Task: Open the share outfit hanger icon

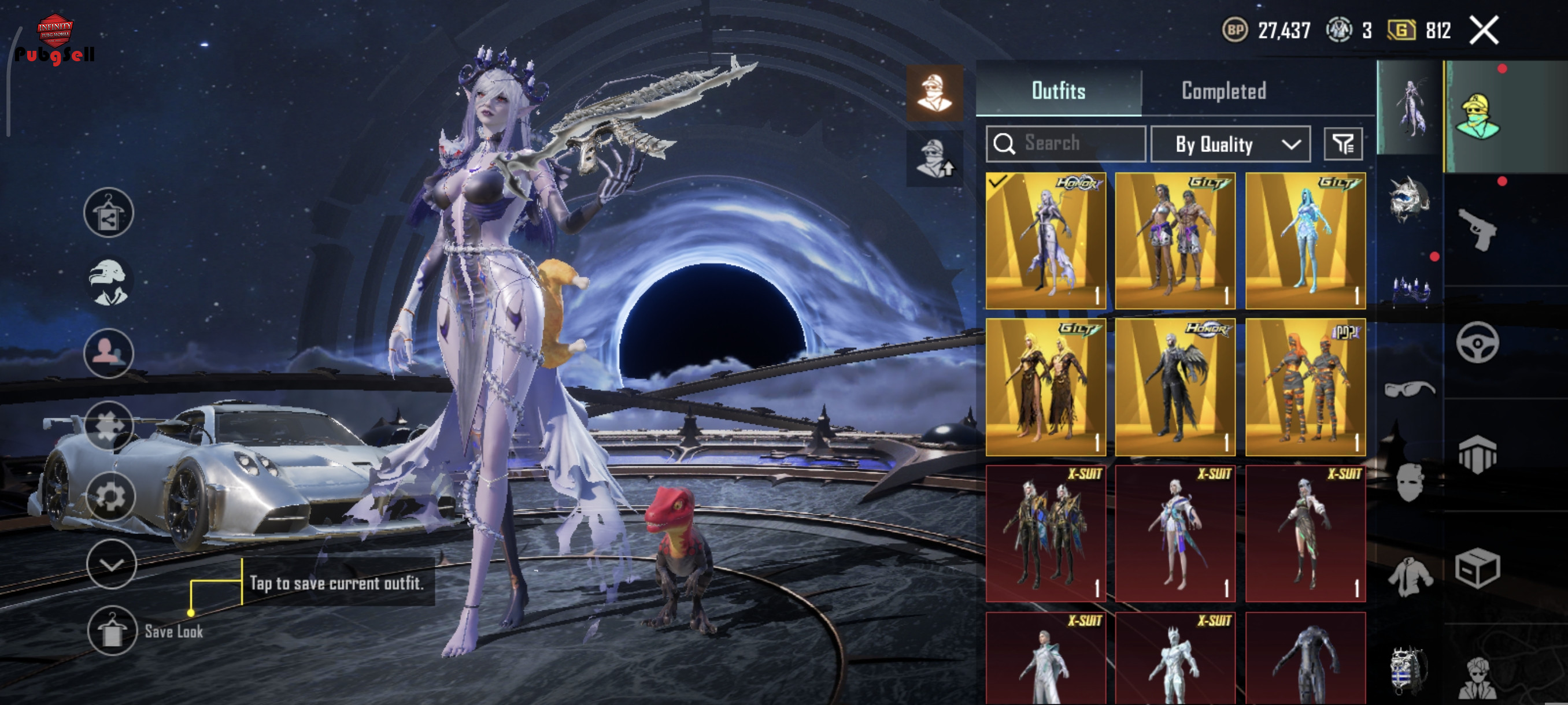Action: click(x=109, y=212)
